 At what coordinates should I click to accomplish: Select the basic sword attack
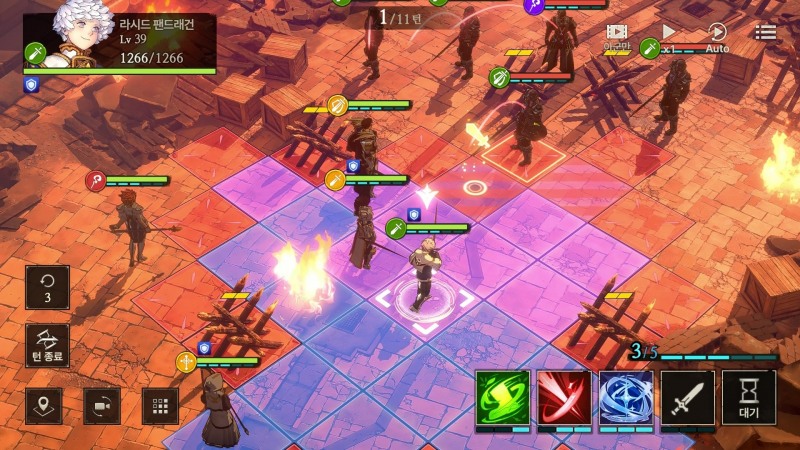pos(688,397)
